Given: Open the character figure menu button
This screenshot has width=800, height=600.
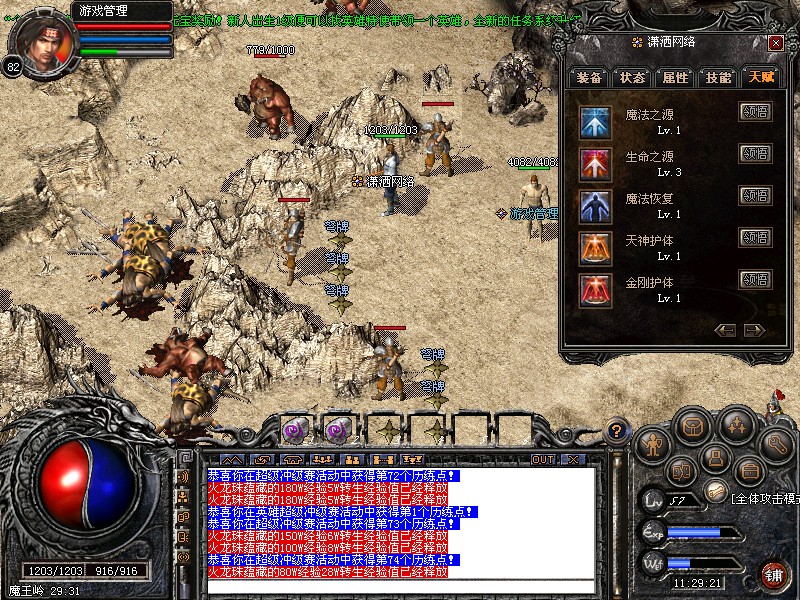Looking at the screenshot, I should coord(650,445).
